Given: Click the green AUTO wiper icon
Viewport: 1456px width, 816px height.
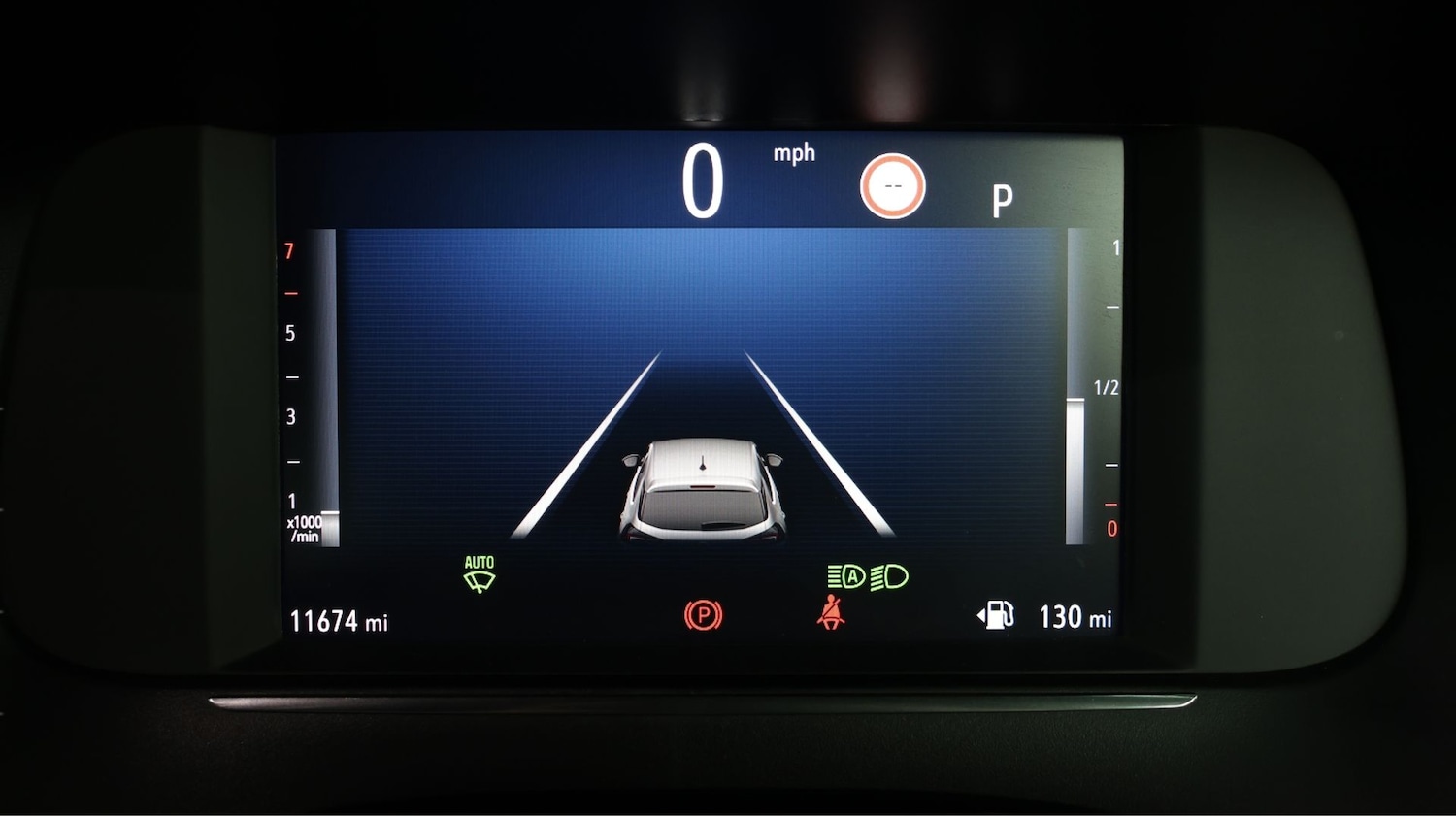Looking at the screenshot, I should pyautogui.click(x=480, y=574).
